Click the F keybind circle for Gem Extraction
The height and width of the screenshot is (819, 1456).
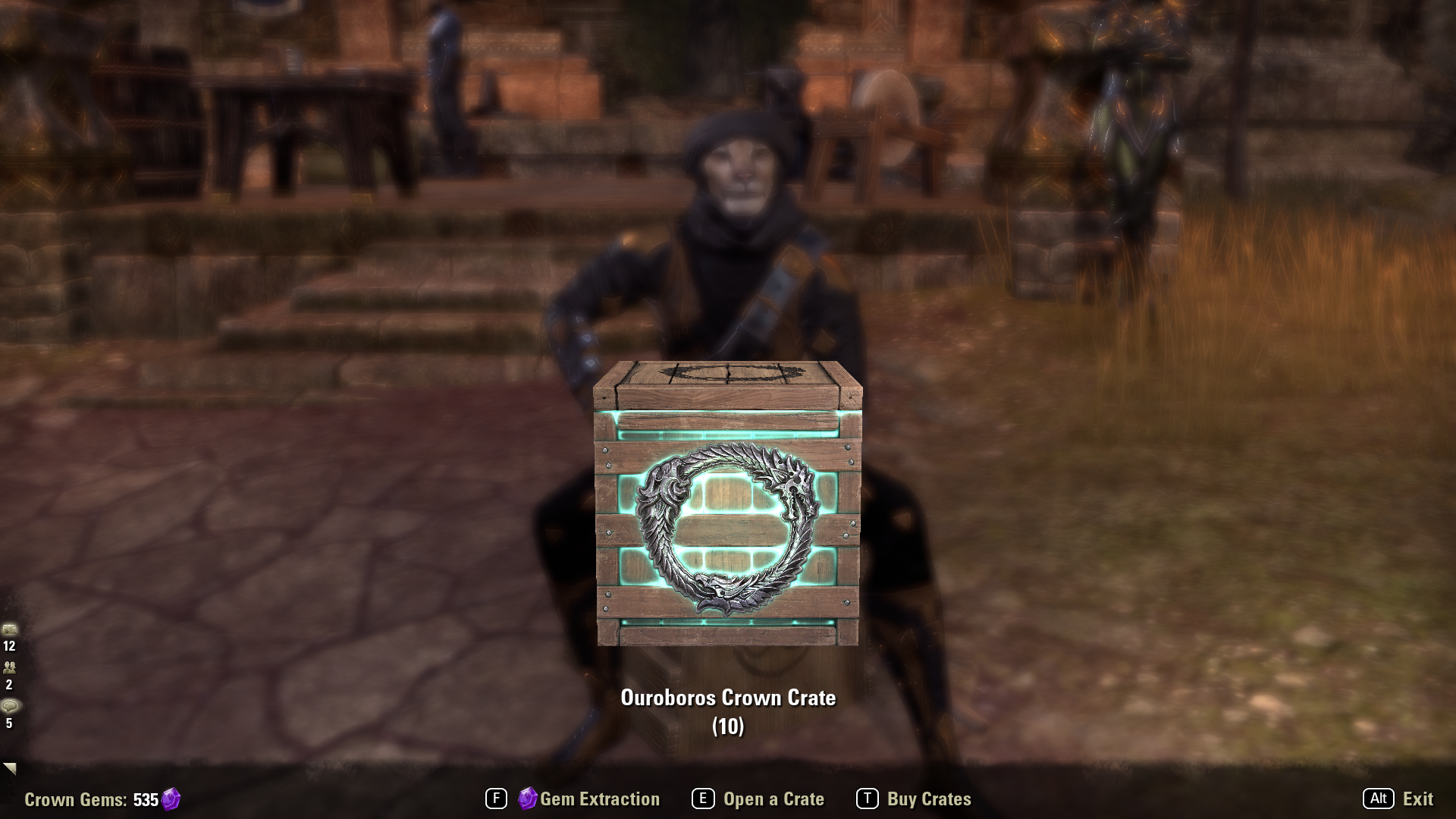tap(497, 799)
